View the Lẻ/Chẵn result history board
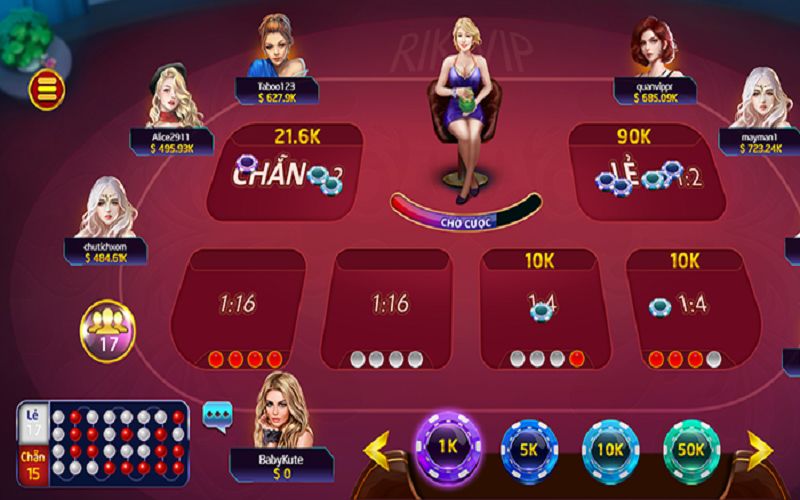Viewport: 800px width, 500px height. 103,442
